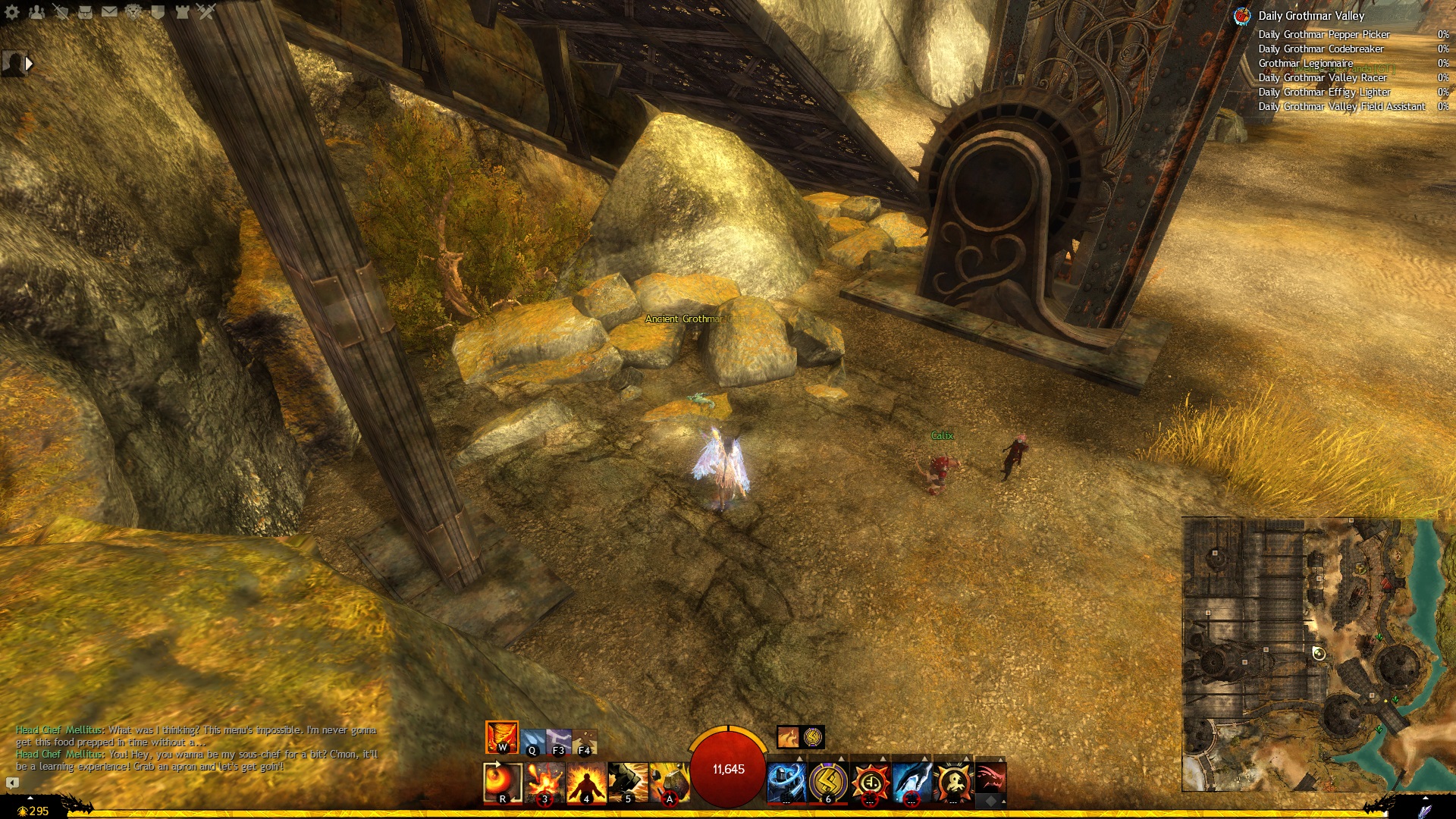Image resolution: width=1456 pixels, height=819 pixels.
Task: Open the guild shield icon
Action: 158,11
